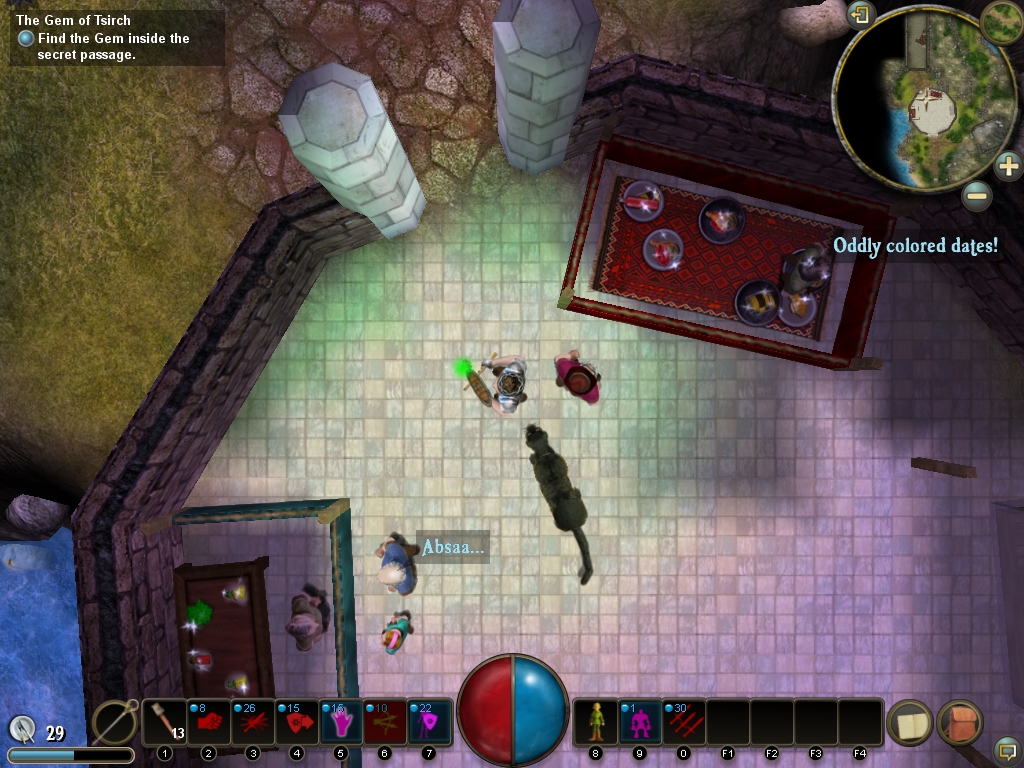Viewport: 1024px width, 768px height.
Task: Open the chat bubble button
Action: [1007, 749]
